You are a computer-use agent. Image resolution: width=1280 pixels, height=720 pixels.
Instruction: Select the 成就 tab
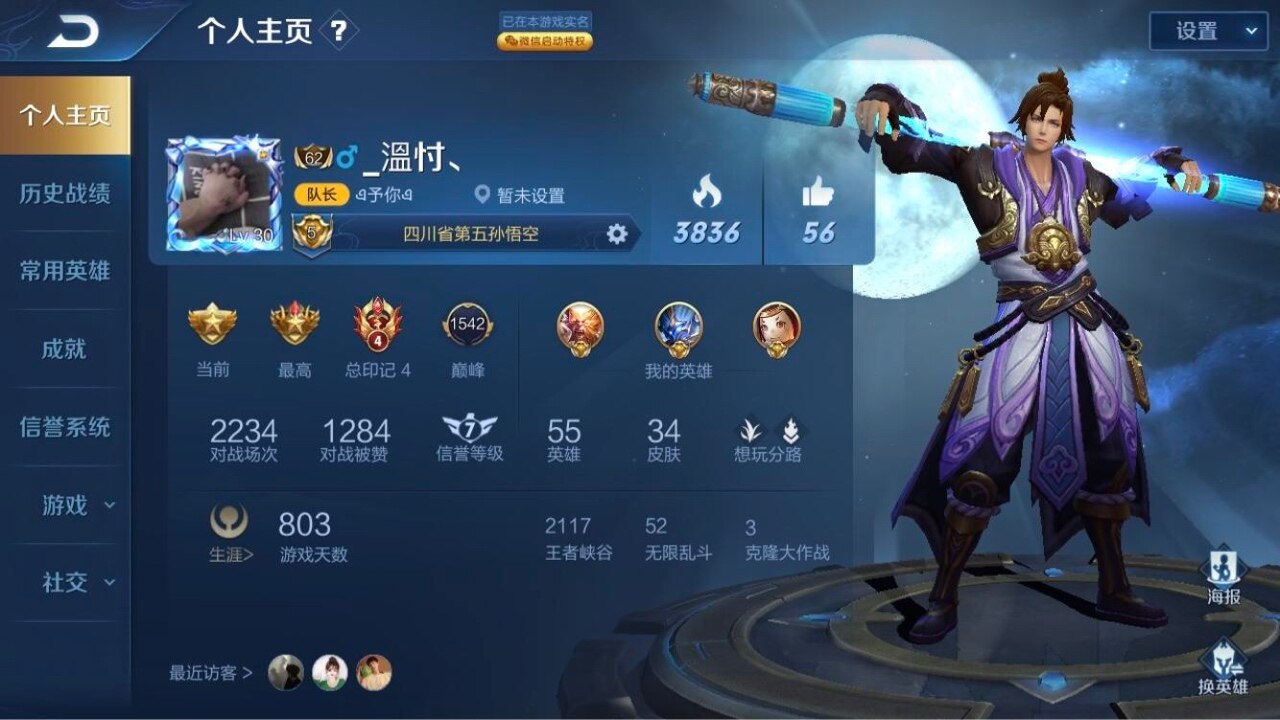pos(65,349)
